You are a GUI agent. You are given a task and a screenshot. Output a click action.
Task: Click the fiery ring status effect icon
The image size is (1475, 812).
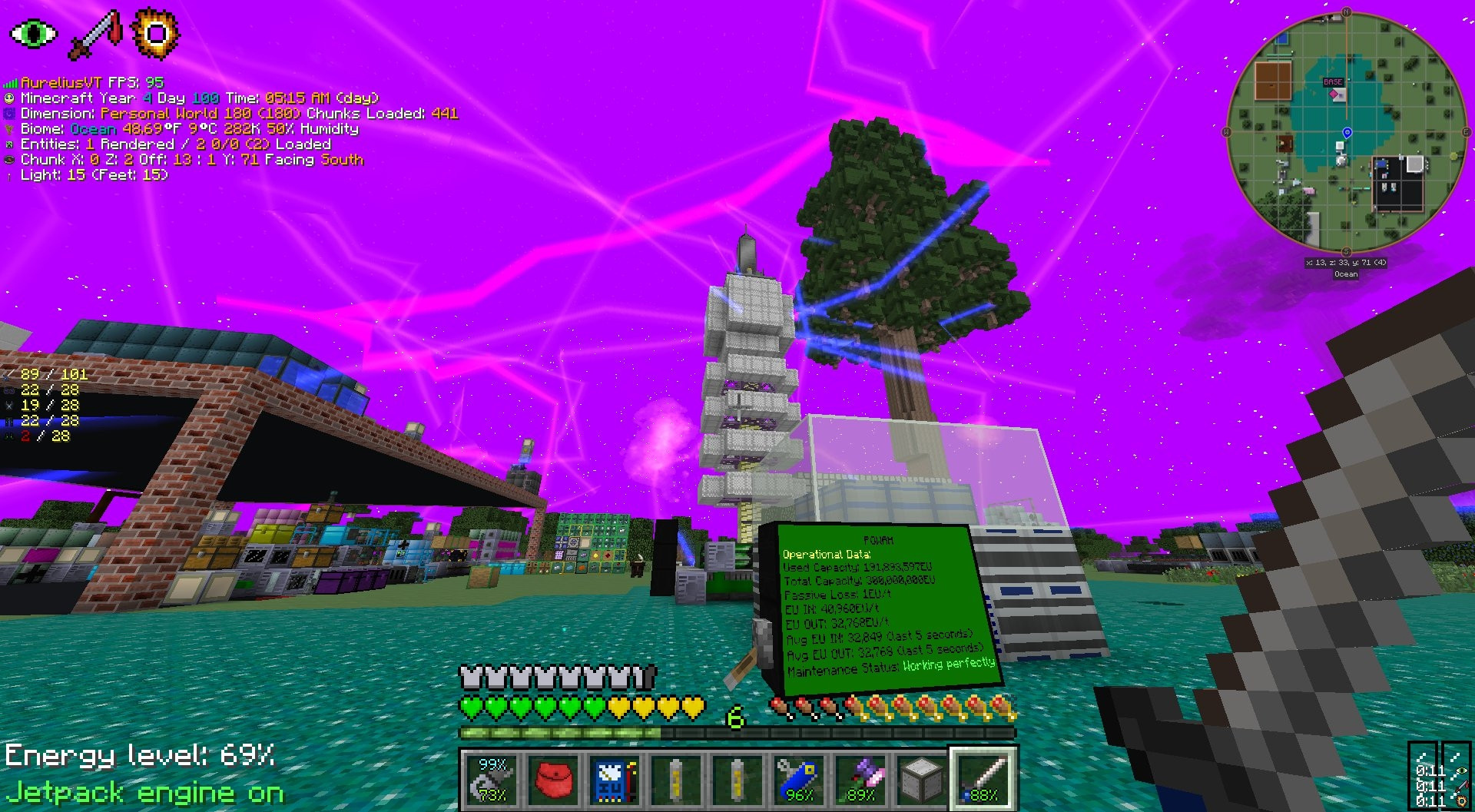(155, 34)
